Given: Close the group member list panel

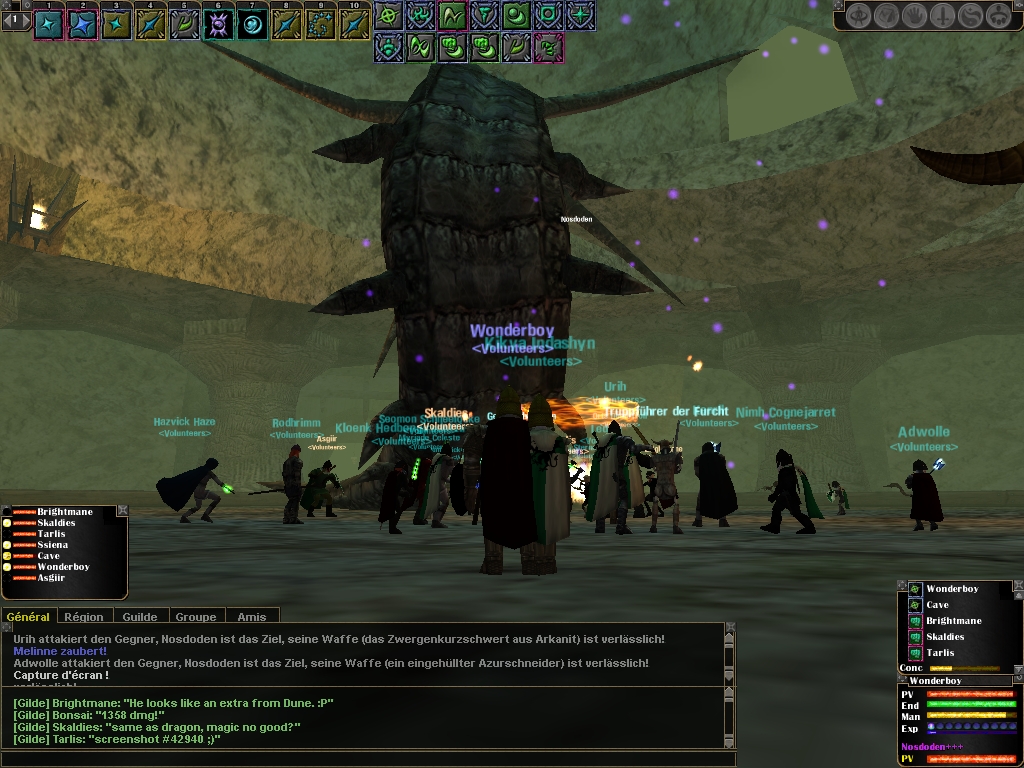Looking at the screenshot, I should (122, 510).
